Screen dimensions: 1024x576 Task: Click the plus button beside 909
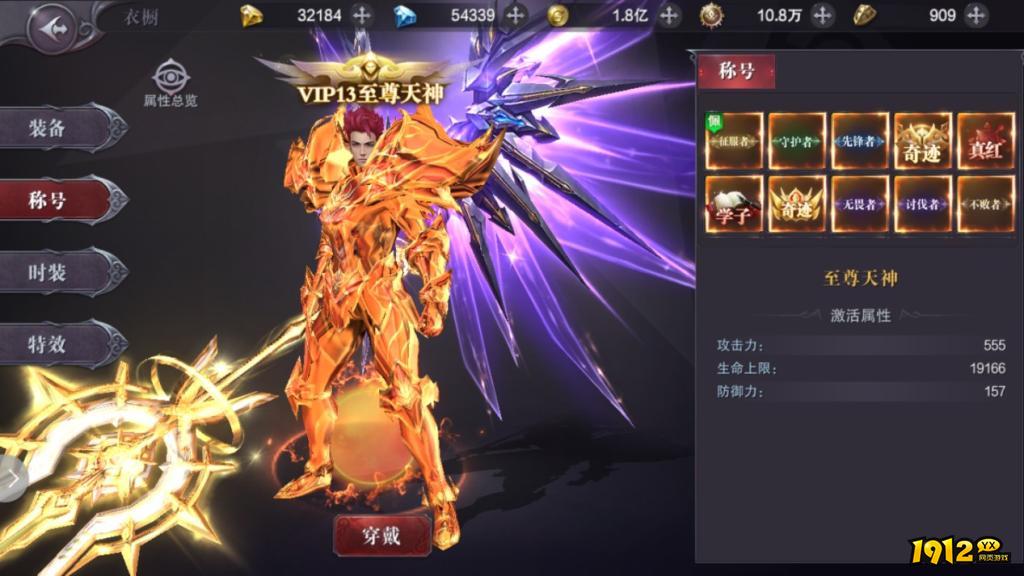pyautogui.click(x=975, y=15)
